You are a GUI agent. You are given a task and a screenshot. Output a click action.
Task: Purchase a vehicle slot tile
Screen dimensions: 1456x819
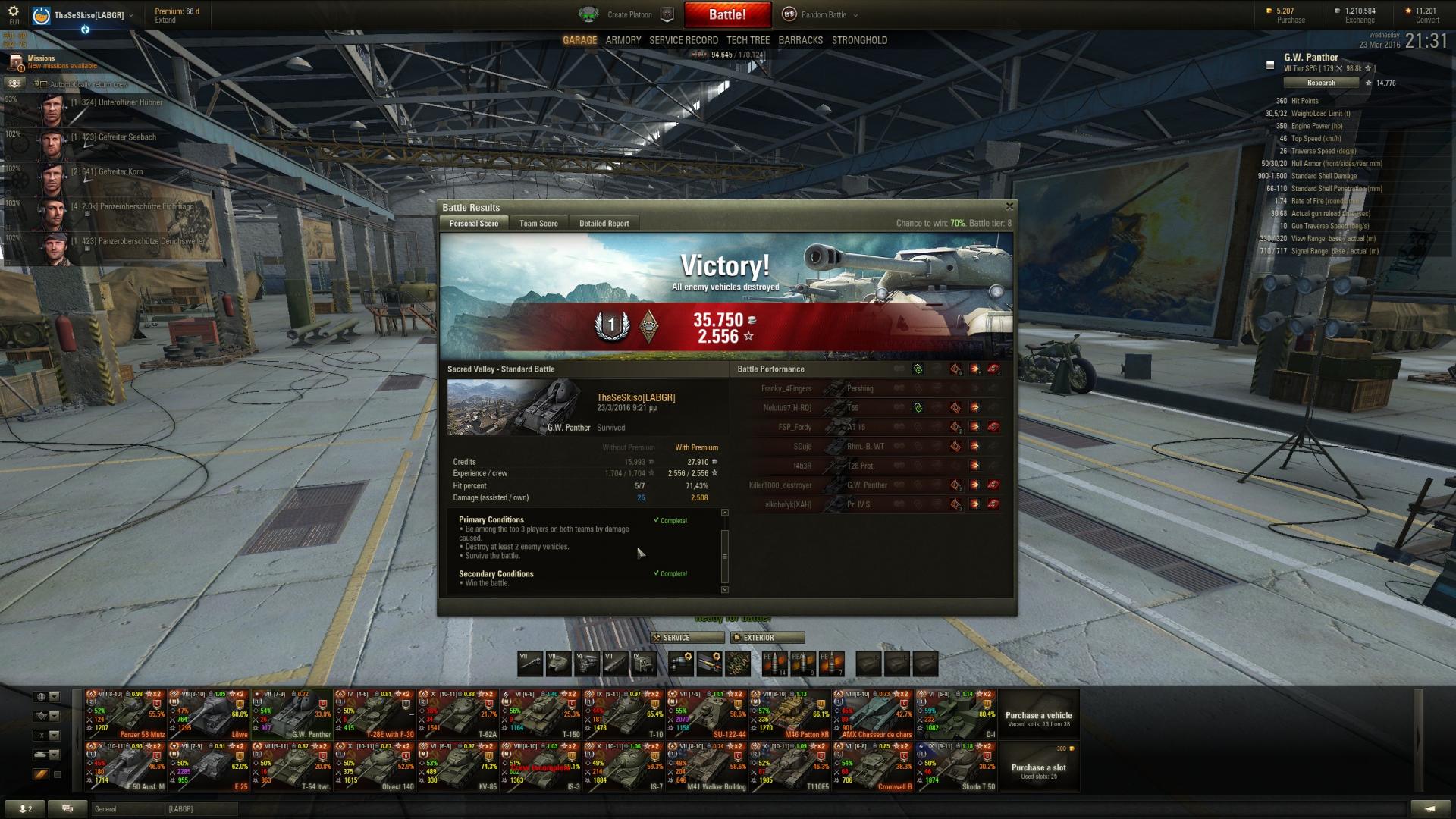[1038, 767]
